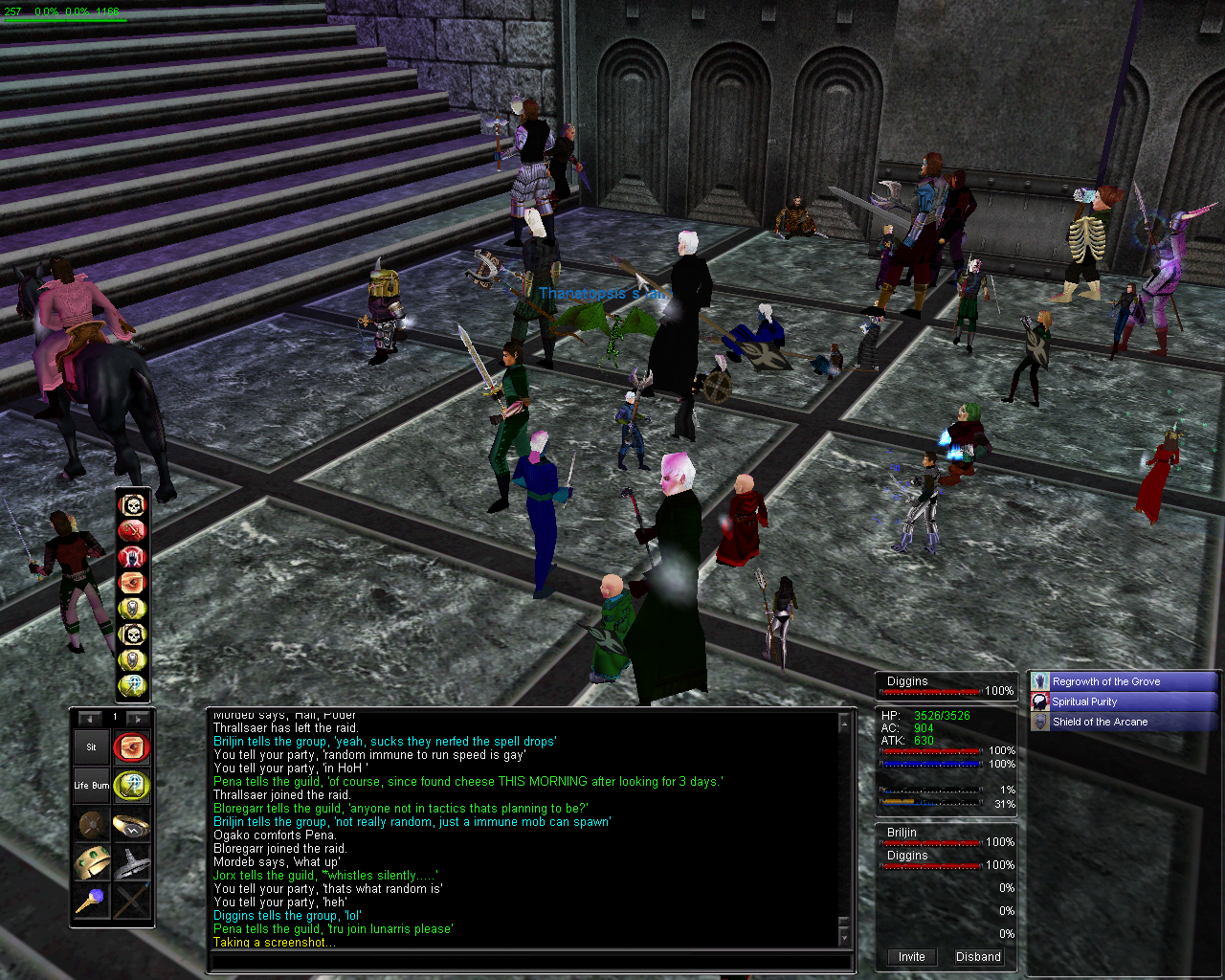The image size is (1225, 980).
Task: Select the Spiritual Purity buff
Action: [1124, 702]
